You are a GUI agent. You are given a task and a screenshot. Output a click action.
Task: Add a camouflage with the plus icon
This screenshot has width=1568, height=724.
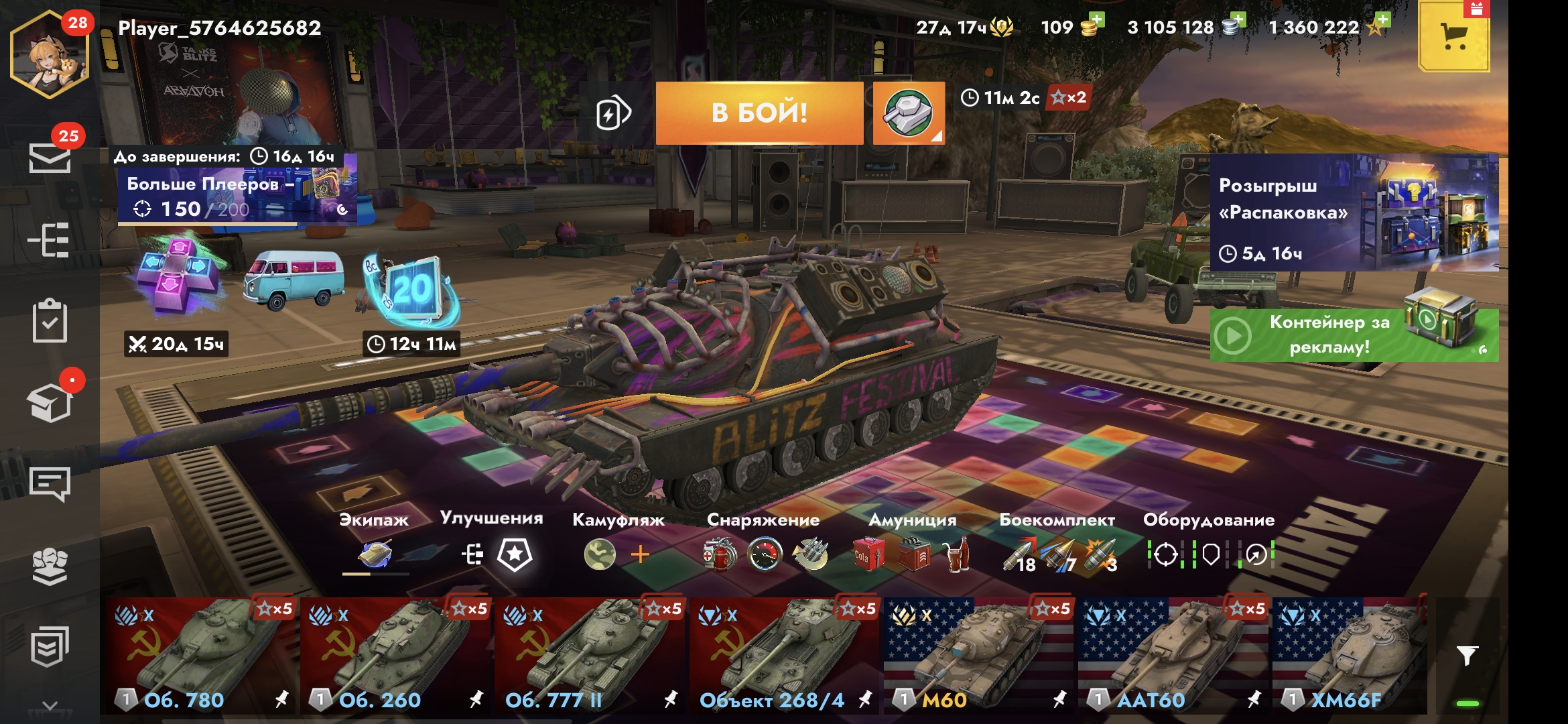click(640, 554)
